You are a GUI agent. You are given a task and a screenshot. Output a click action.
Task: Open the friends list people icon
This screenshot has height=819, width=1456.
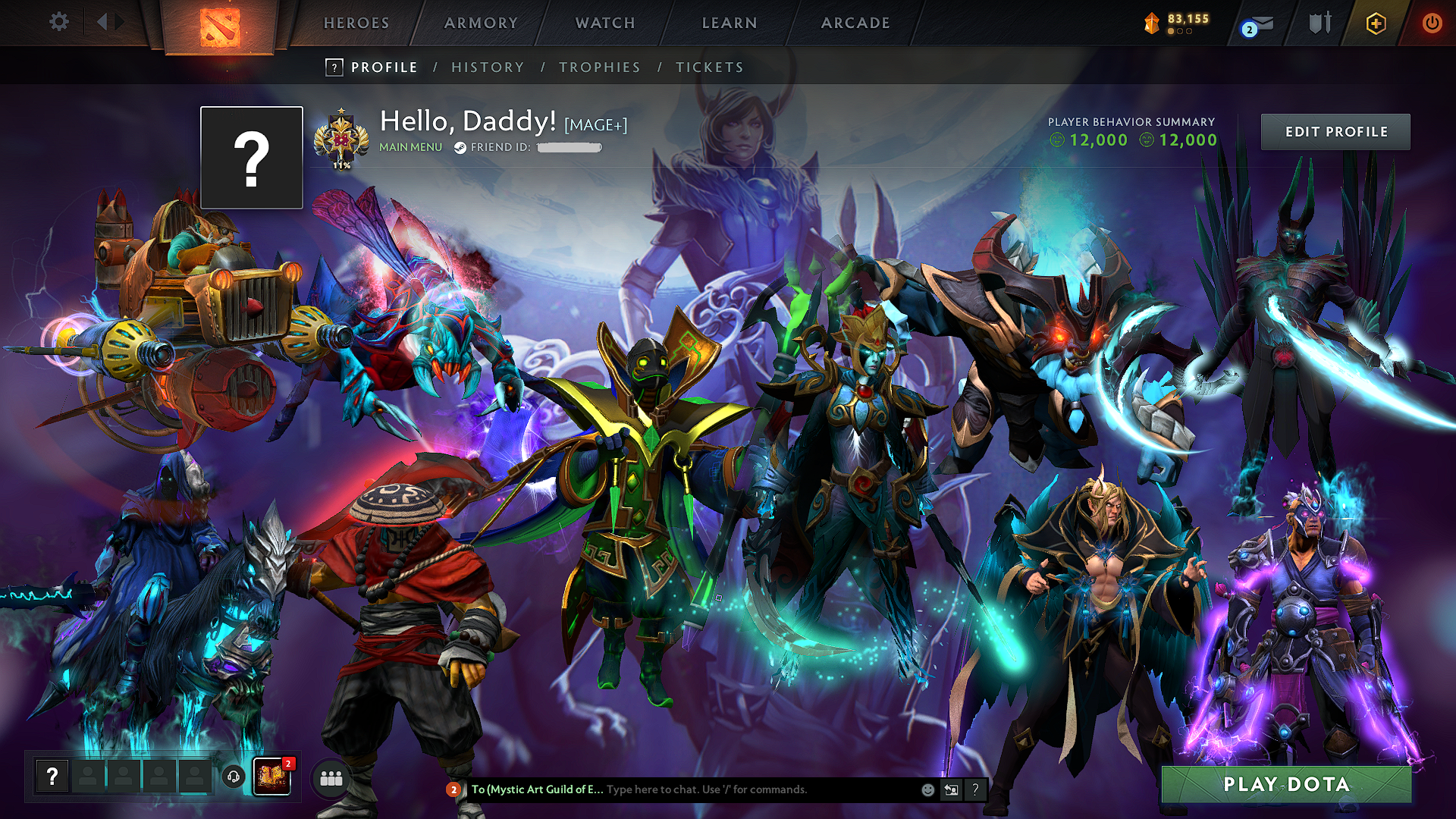pos(330,778)
